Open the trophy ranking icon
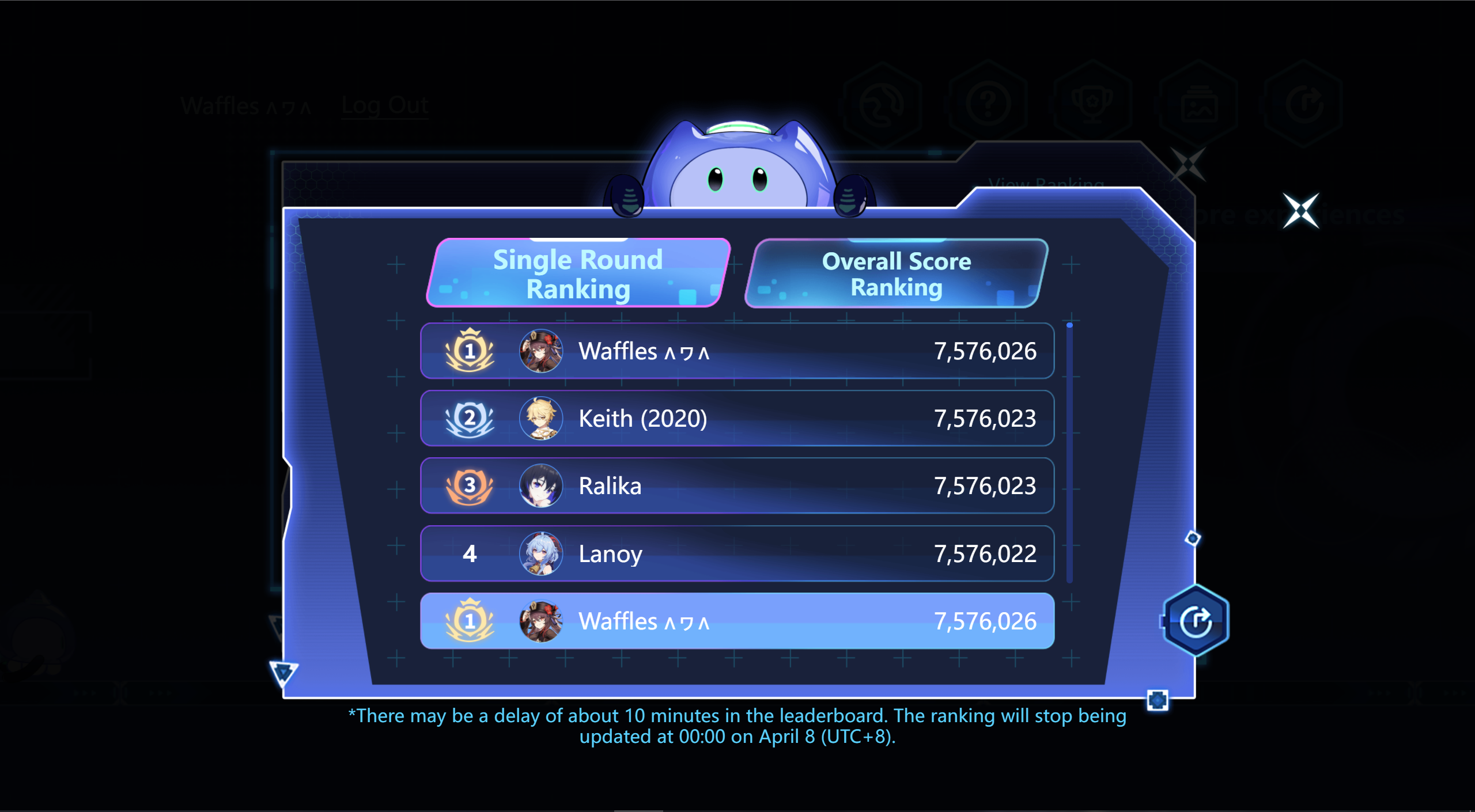This screenshot has height=812, width=1475. [x=1094, y=104]
